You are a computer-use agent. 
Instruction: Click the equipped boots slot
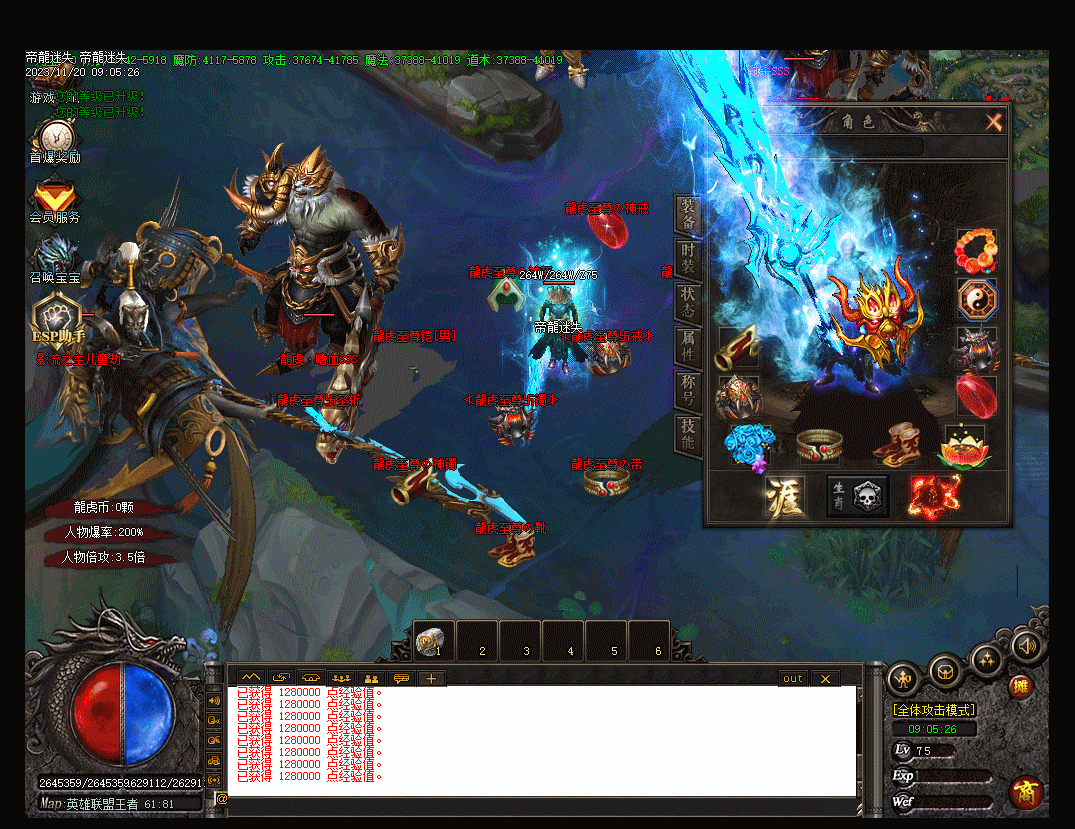coord(897,444)
